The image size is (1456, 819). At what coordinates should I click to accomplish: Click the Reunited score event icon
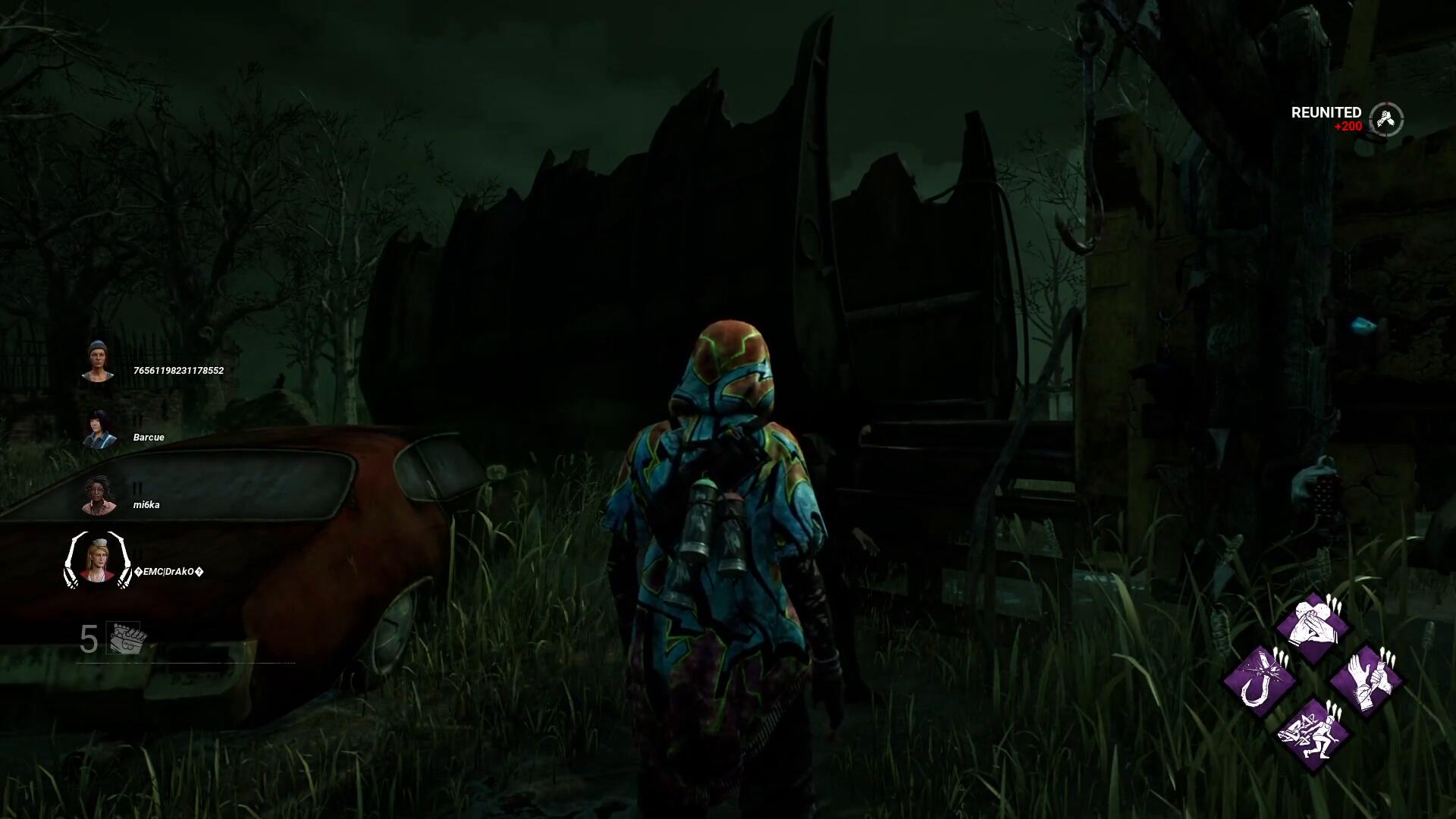tap(1386, 119)
